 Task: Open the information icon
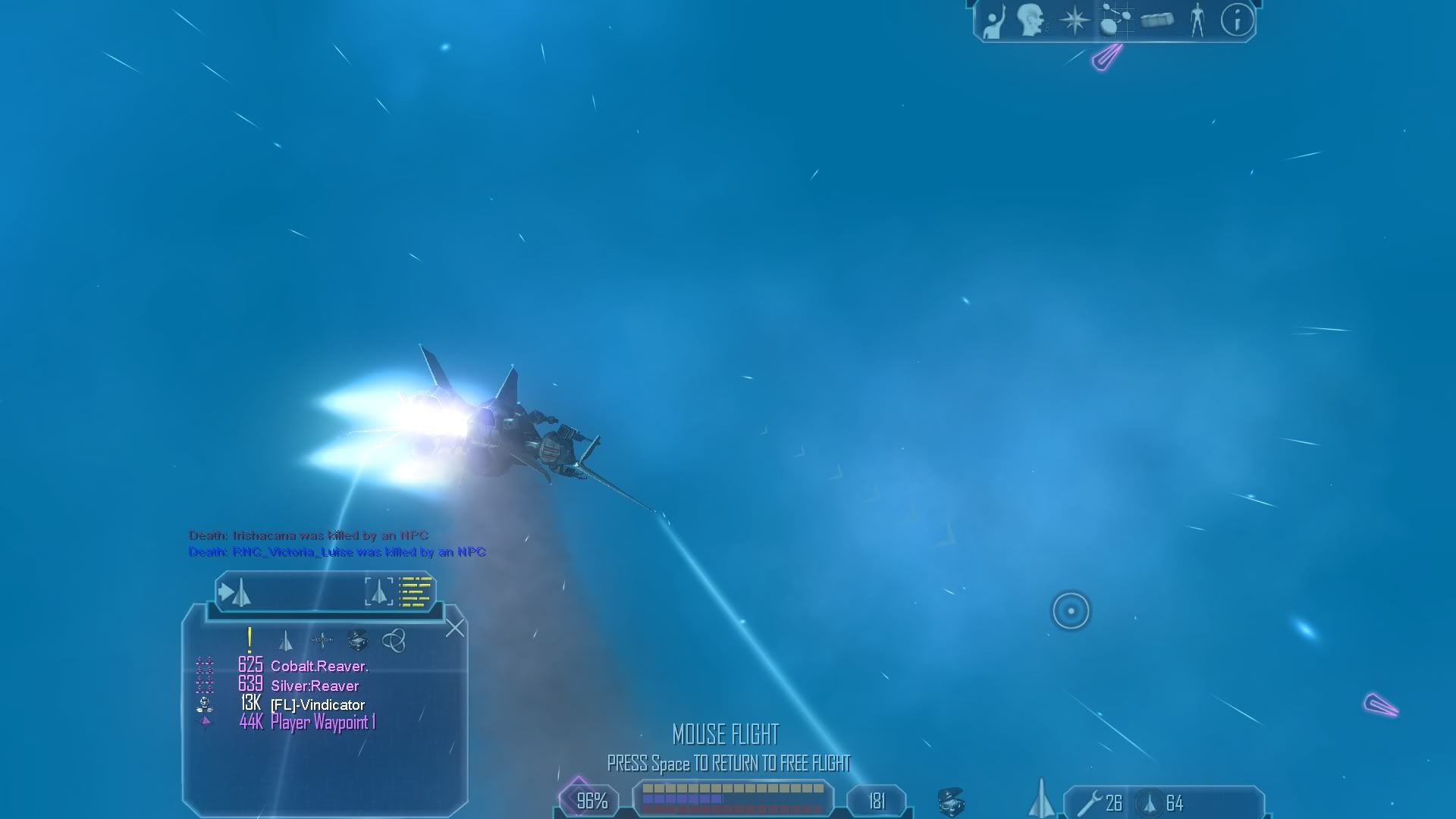[1237, 20]
